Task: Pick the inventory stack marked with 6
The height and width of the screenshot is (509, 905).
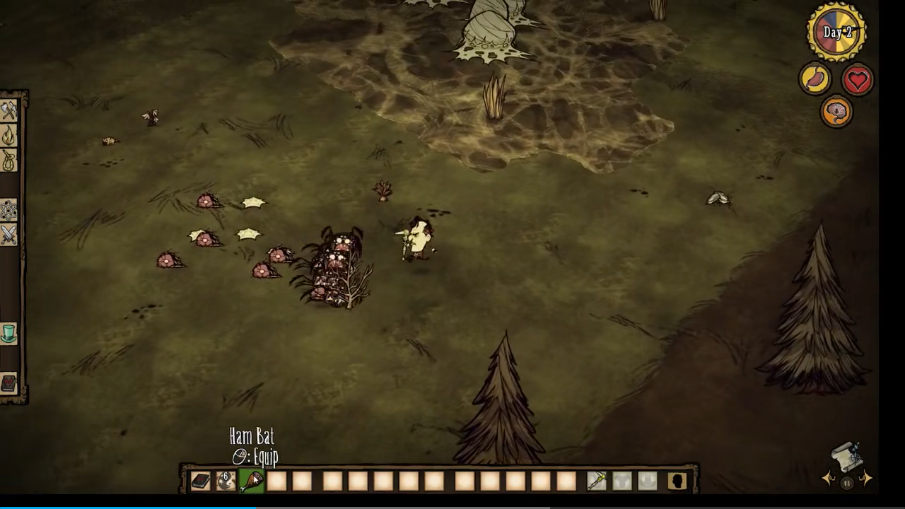Action: point(226,481)
